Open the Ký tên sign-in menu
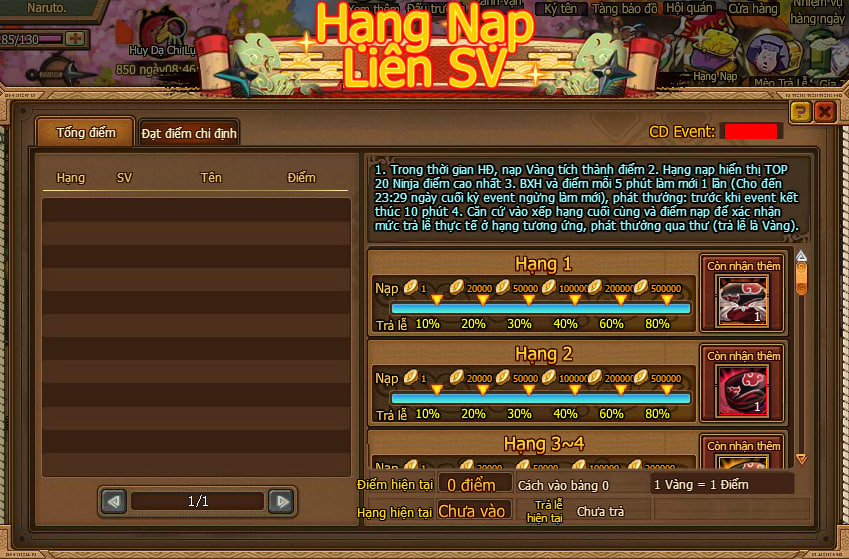Viewport: 849px width, 559px height. [x=563, y=9]
